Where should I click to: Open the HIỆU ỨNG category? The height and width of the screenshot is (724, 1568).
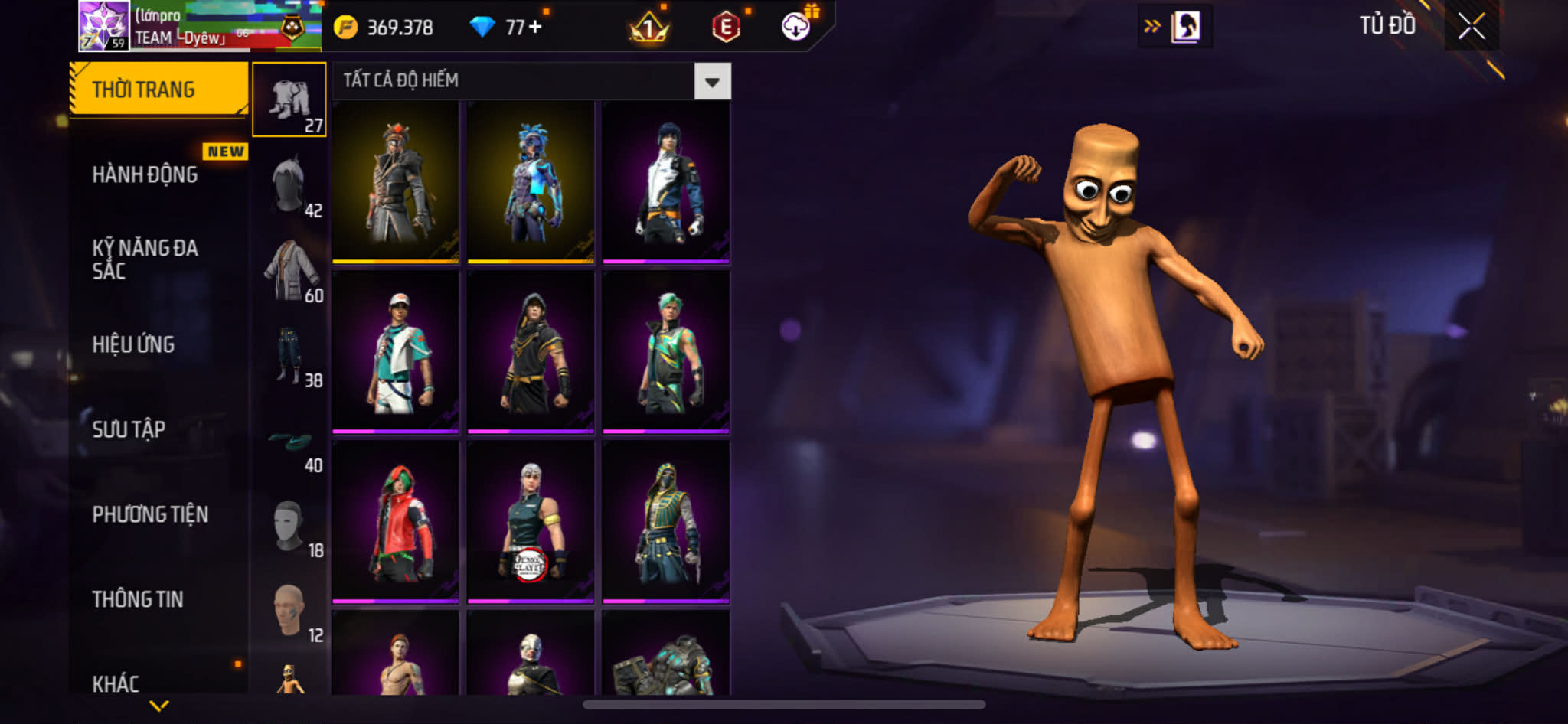(134, 344)
